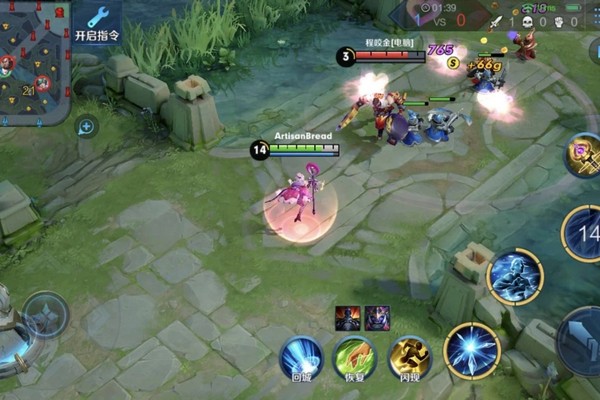This screenshot has height=400, width=600.
Task: Hit the basic attack button
Action: coord(582,342)
